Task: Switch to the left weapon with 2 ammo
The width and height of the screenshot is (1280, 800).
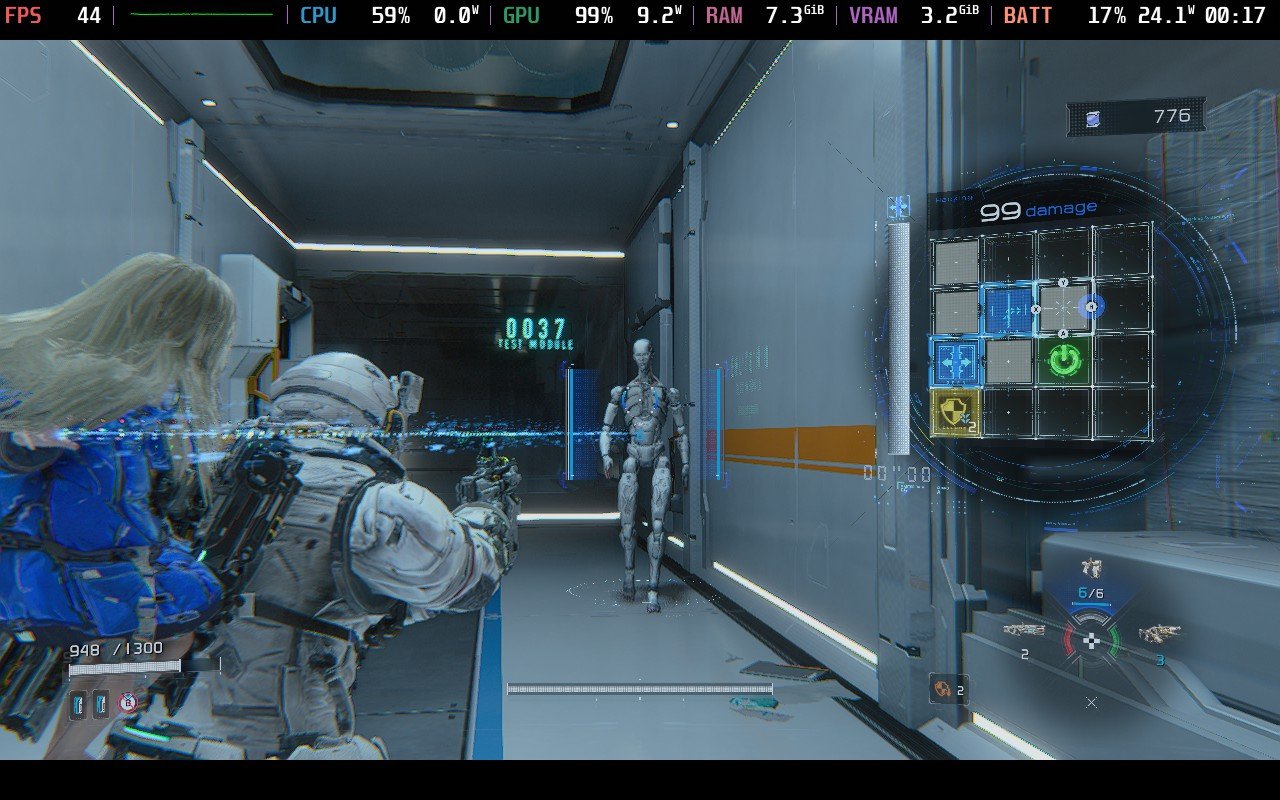Action: coord(1023,631)
